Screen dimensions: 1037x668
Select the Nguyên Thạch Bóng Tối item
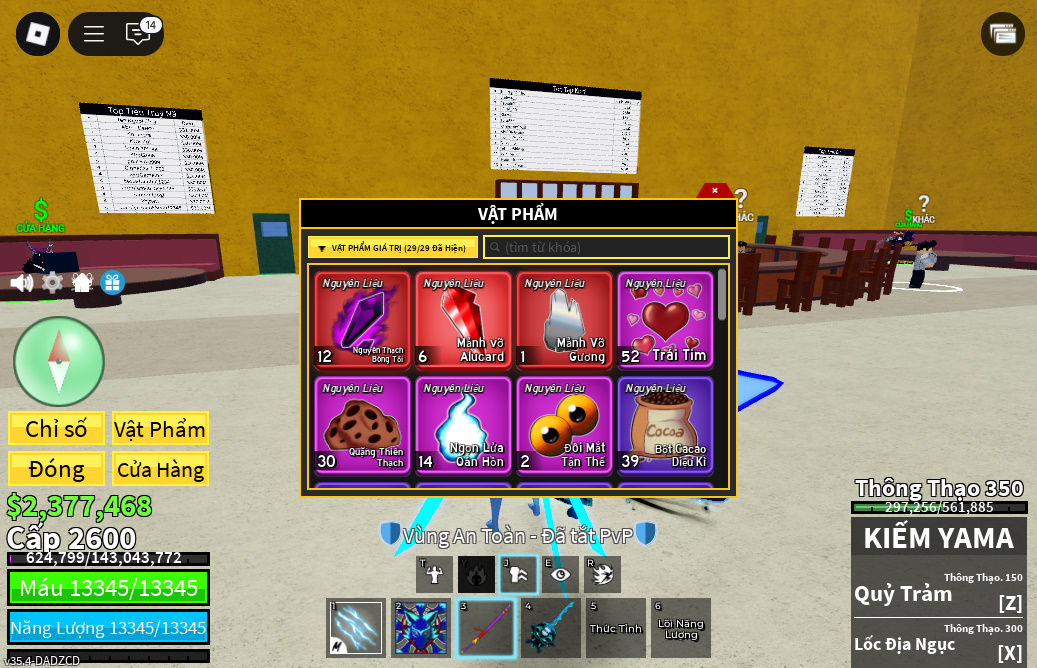coord(362,320)
